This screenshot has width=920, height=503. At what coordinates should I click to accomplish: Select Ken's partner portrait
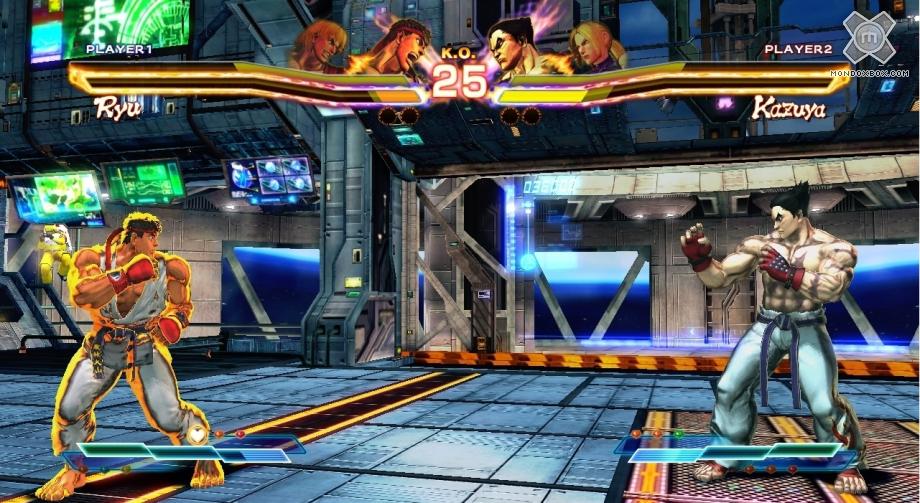[320, 46]
